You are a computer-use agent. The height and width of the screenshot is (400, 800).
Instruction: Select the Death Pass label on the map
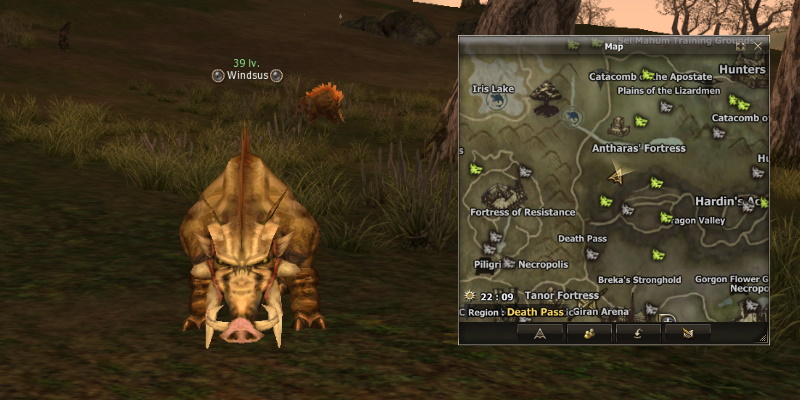tap(582, 239)
